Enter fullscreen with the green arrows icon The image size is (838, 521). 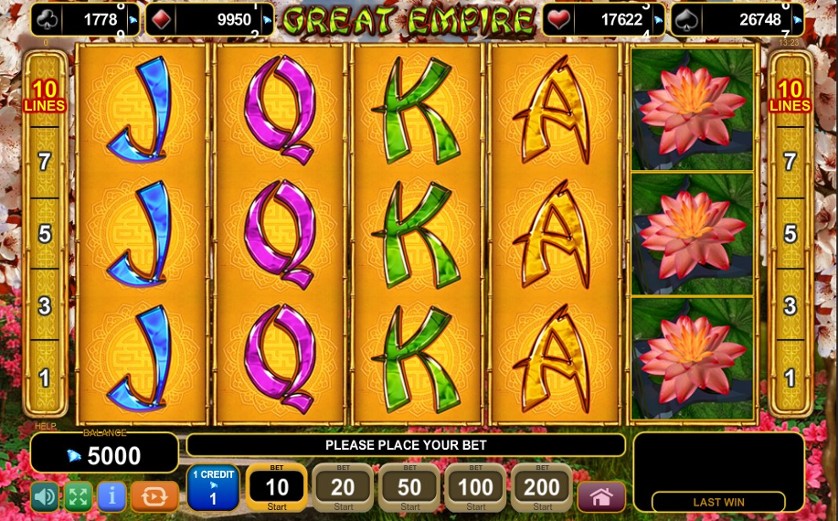click(78, 496)
